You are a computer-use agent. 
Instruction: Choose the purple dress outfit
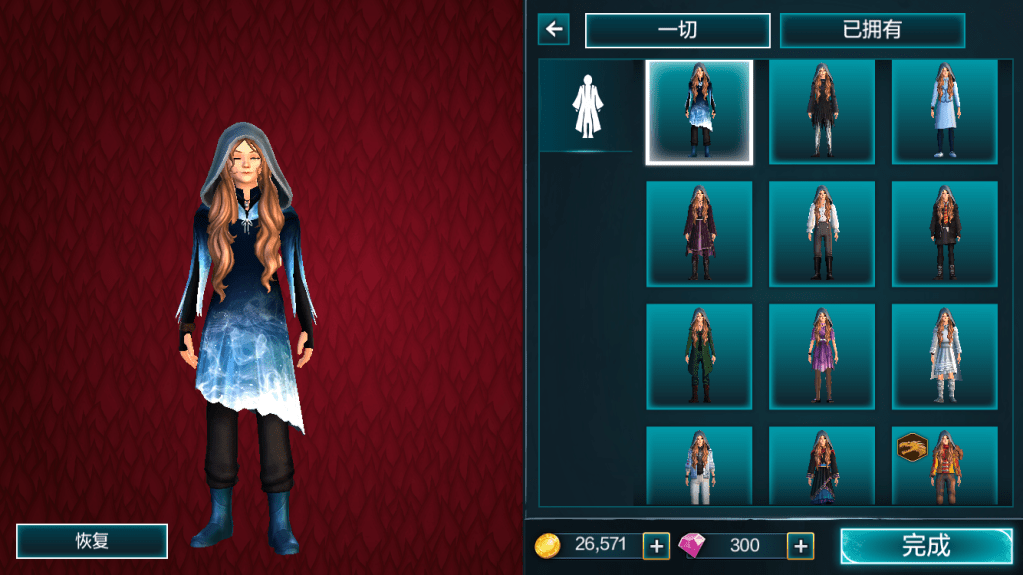click(x=822, y=357)
